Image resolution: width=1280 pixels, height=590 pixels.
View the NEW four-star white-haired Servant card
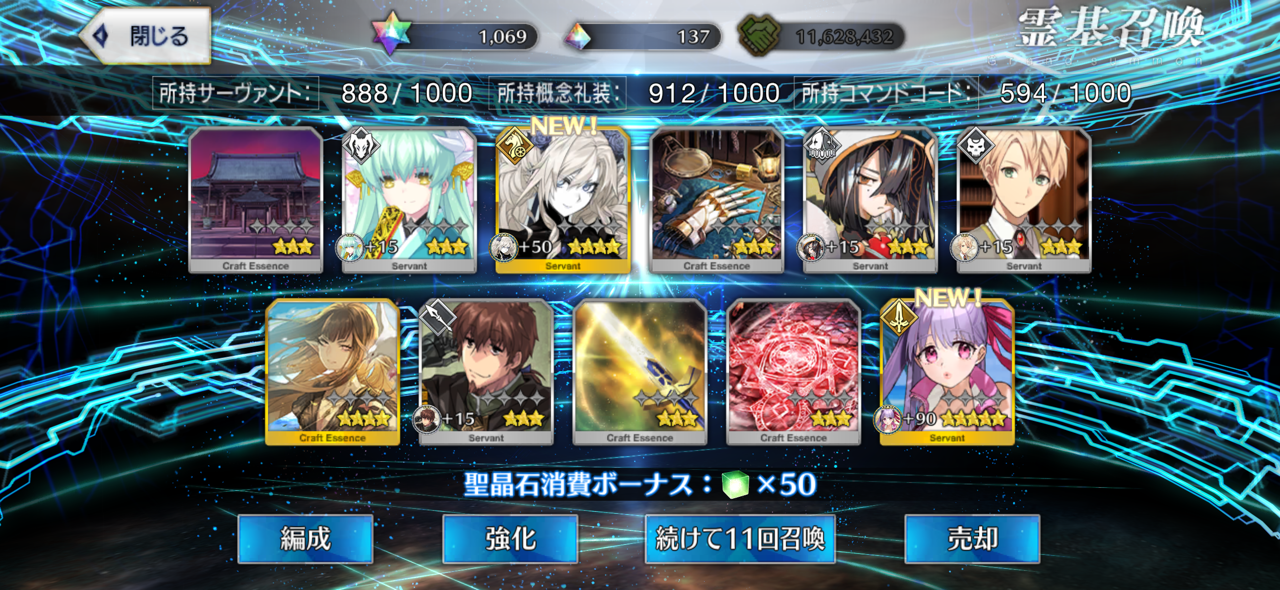click(563, 199)
